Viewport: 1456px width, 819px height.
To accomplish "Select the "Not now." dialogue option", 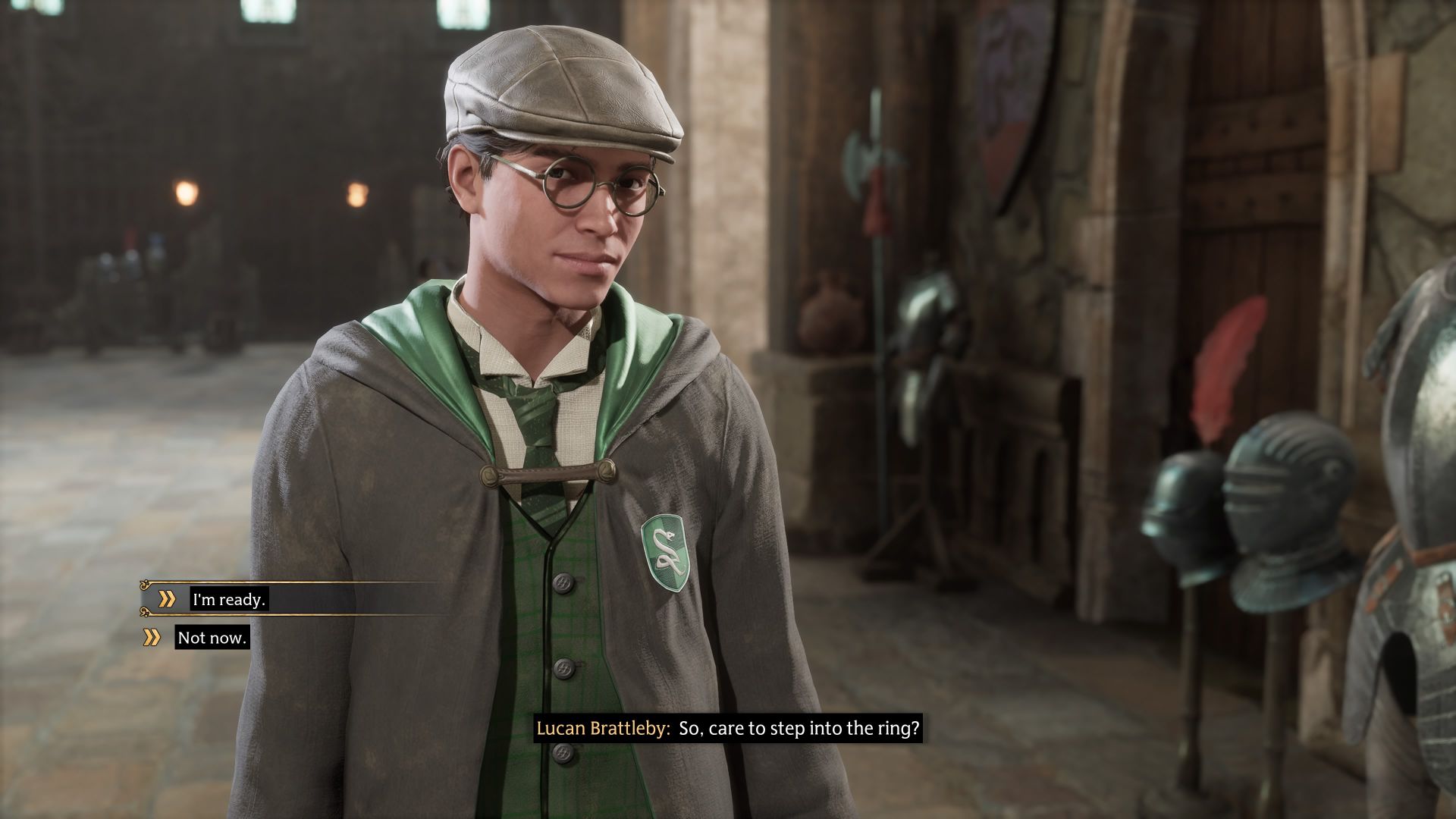I will tap(212, 638).
